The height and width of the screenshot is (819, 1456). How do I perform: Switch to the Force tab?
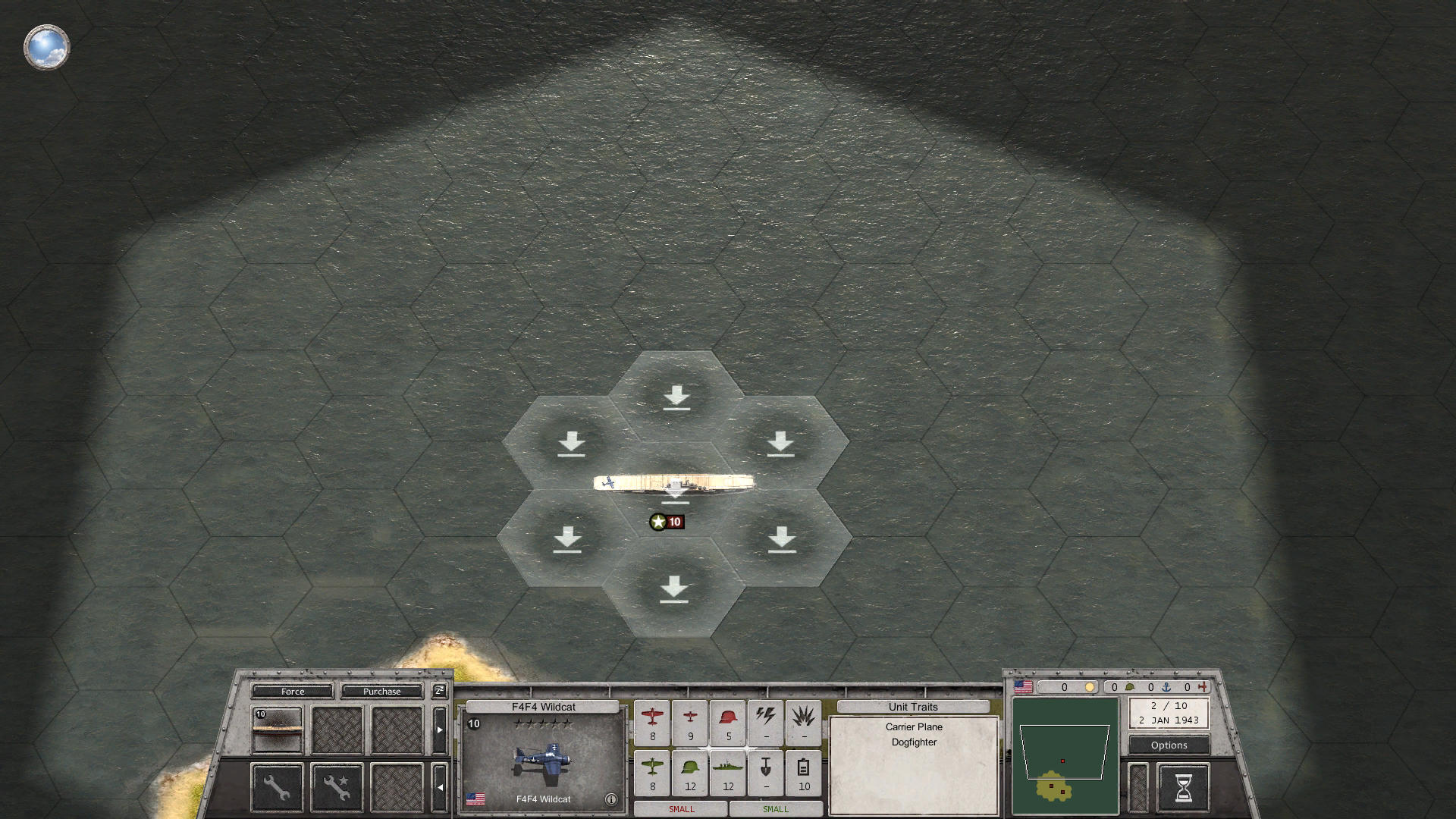coord(292,691)
